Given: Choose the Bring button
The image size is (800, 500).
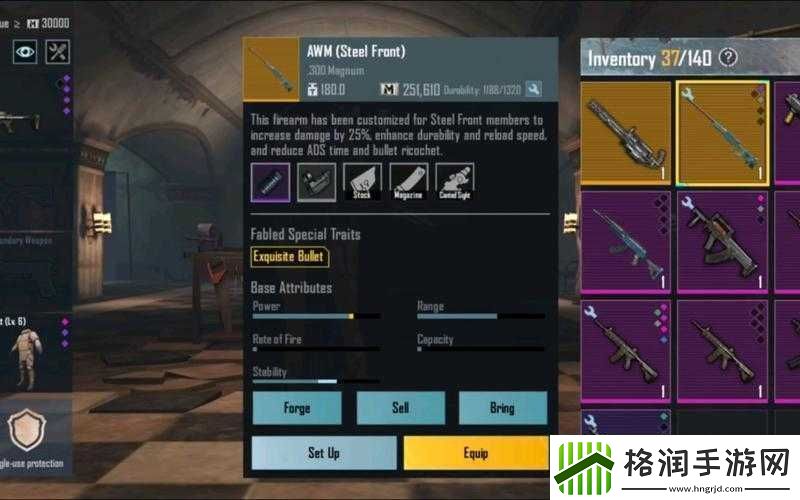Looking at the screenshot, I should (502, 408).
